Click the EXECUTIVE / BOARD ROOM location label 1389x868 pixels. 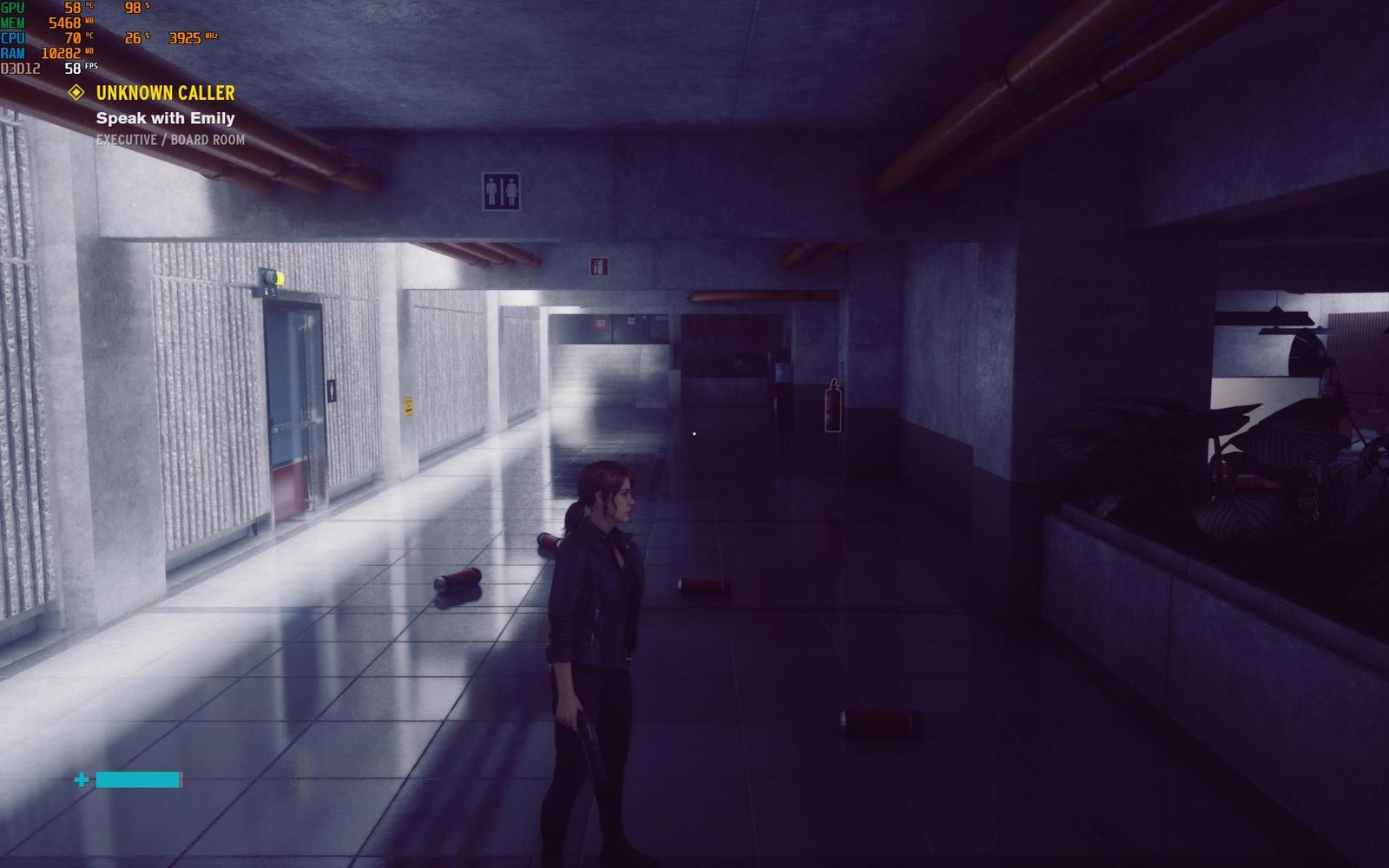coord(170,140)
